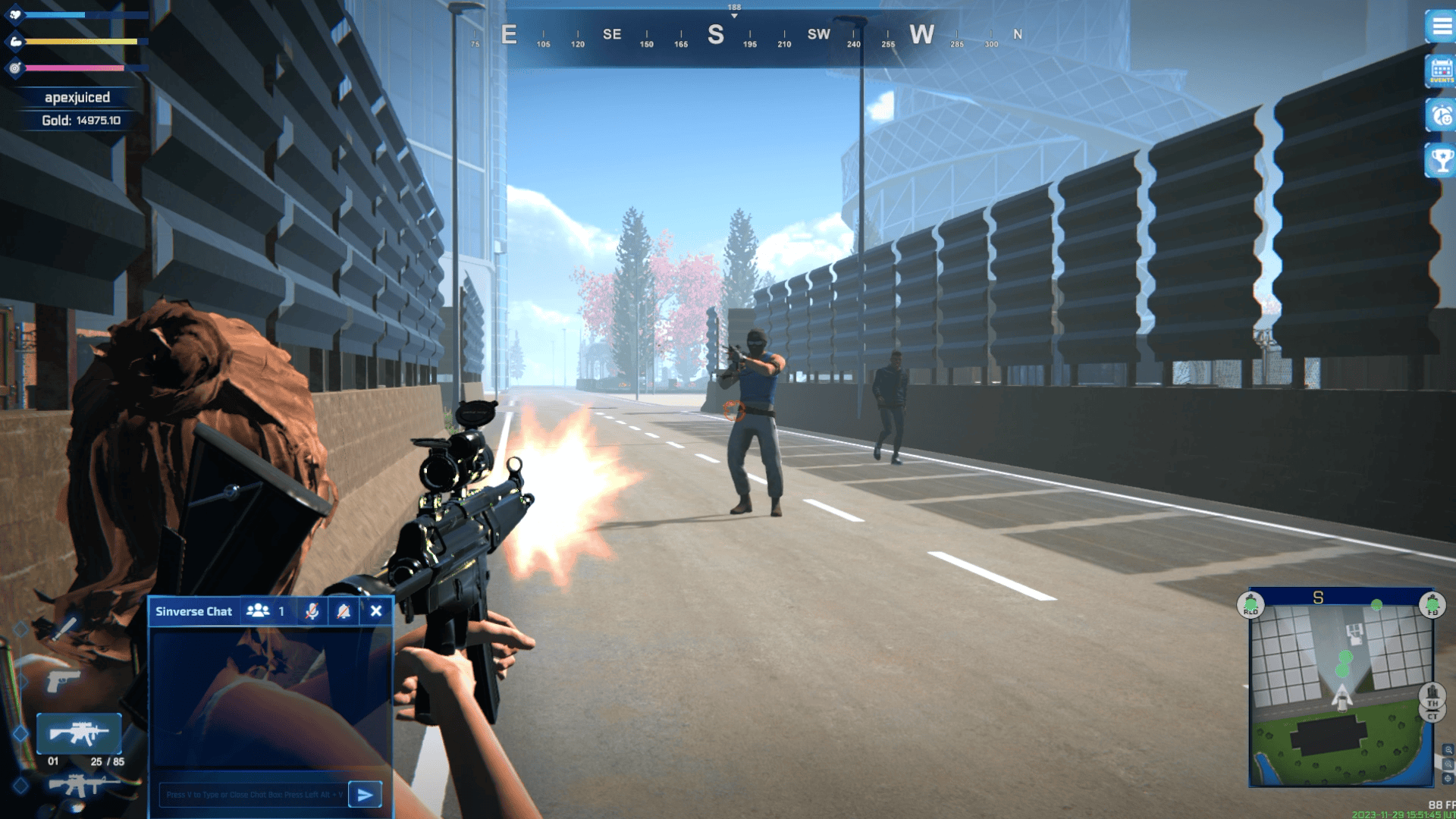The width and height of the screenshot is (1456, 819).
Task: Send the chat message
Action: pyautogui.click(x=365, y=795)
